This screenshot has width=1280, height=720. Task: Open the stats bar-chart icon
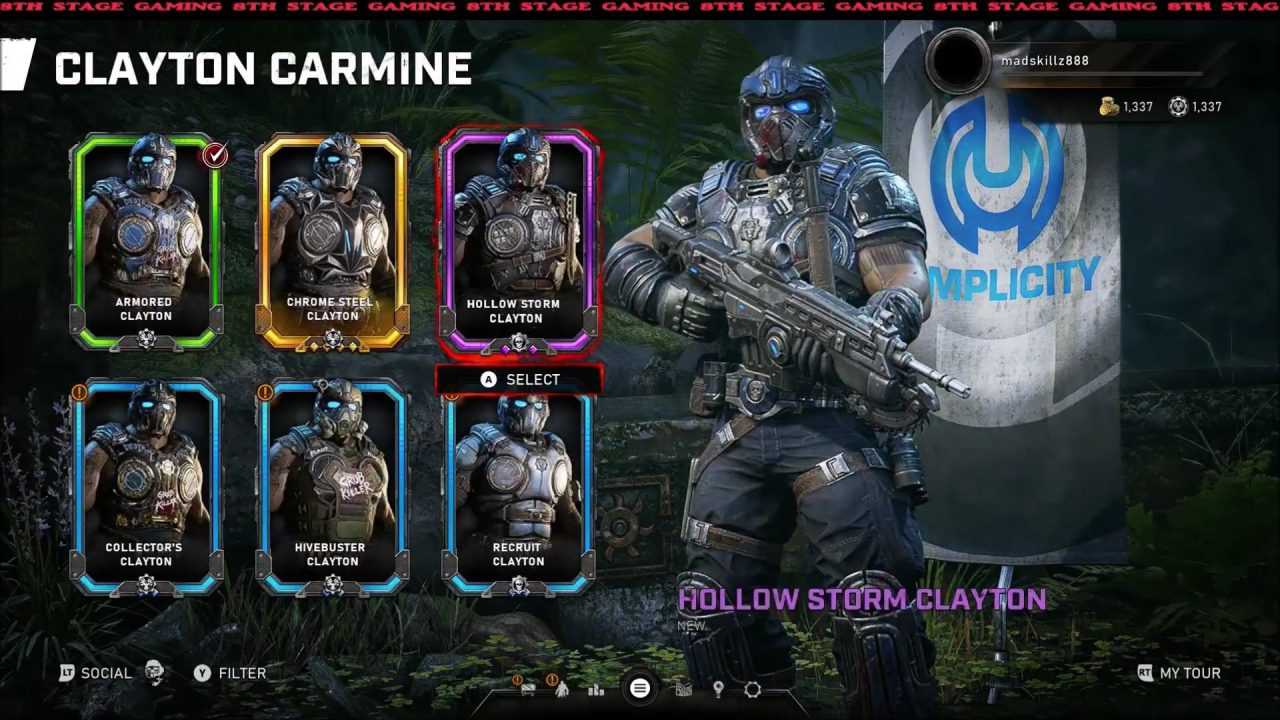pyautogui.click(x=596, y=690)
